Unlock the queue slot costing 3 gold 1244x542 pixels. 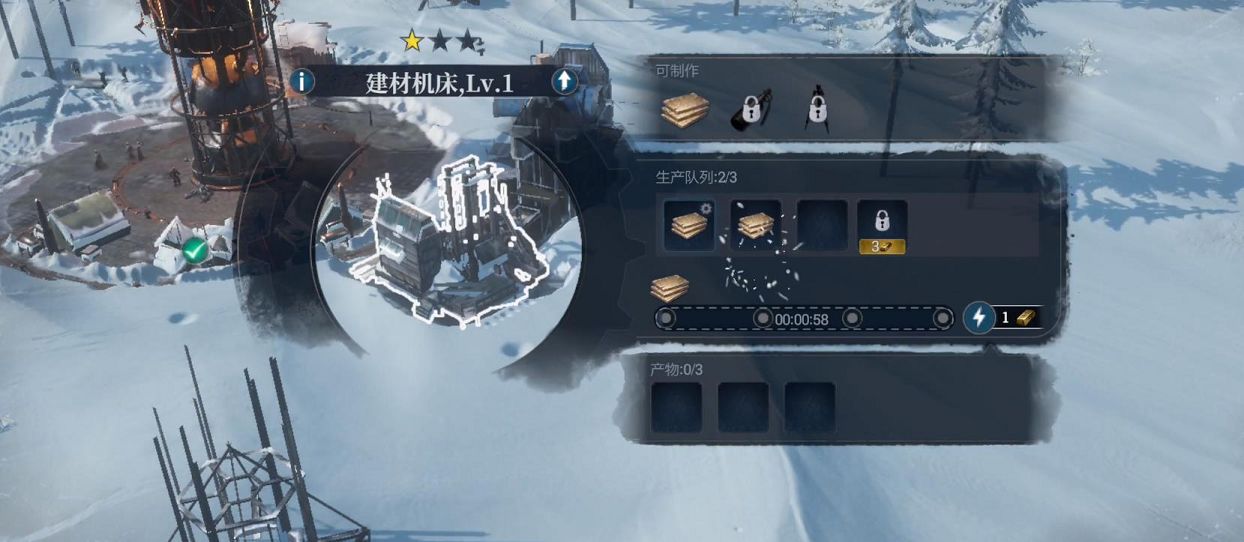(x=882, y=226)
